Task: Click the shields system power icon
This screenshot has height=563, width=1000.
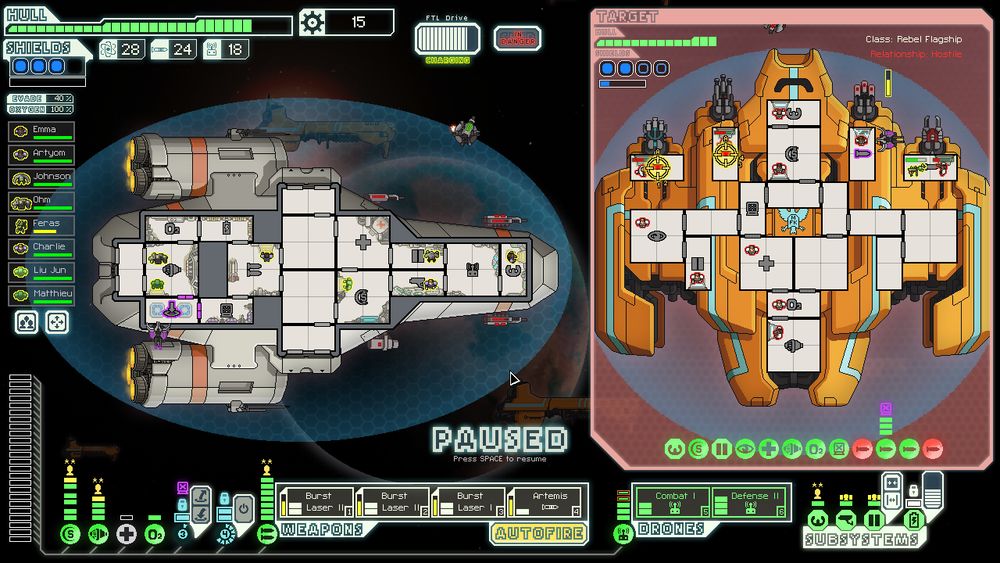Action: [x=69, y=534]
